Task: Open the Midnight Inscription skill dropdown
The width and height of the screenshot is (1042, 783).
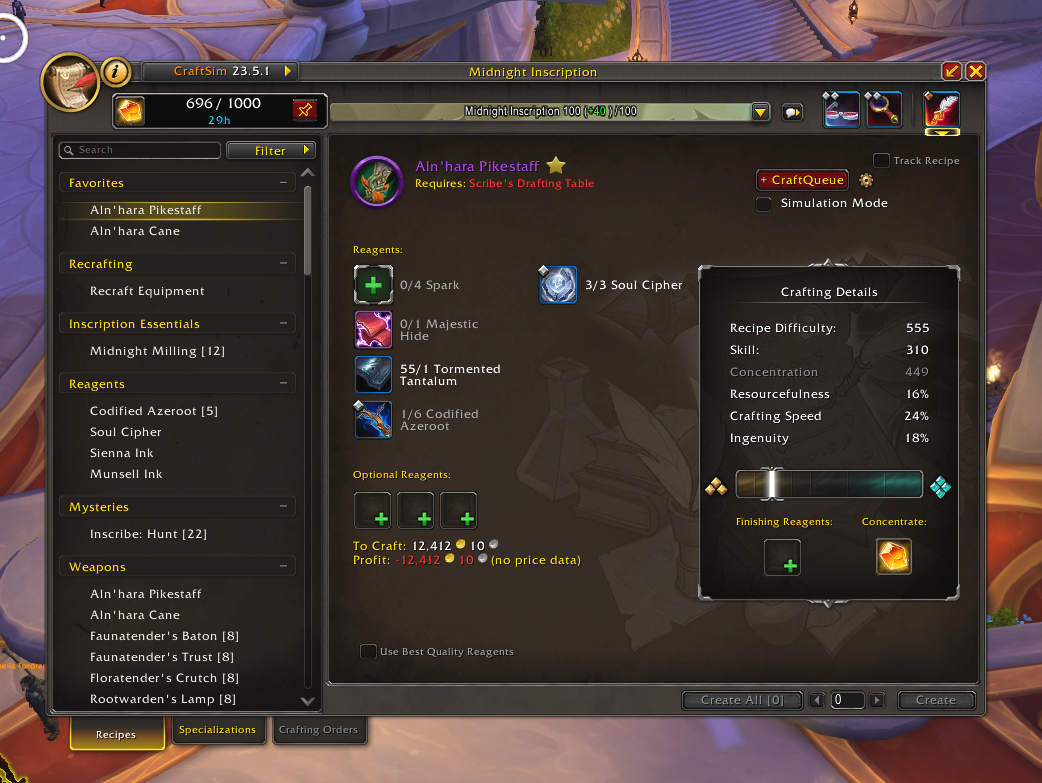Action: coord(760,112)
